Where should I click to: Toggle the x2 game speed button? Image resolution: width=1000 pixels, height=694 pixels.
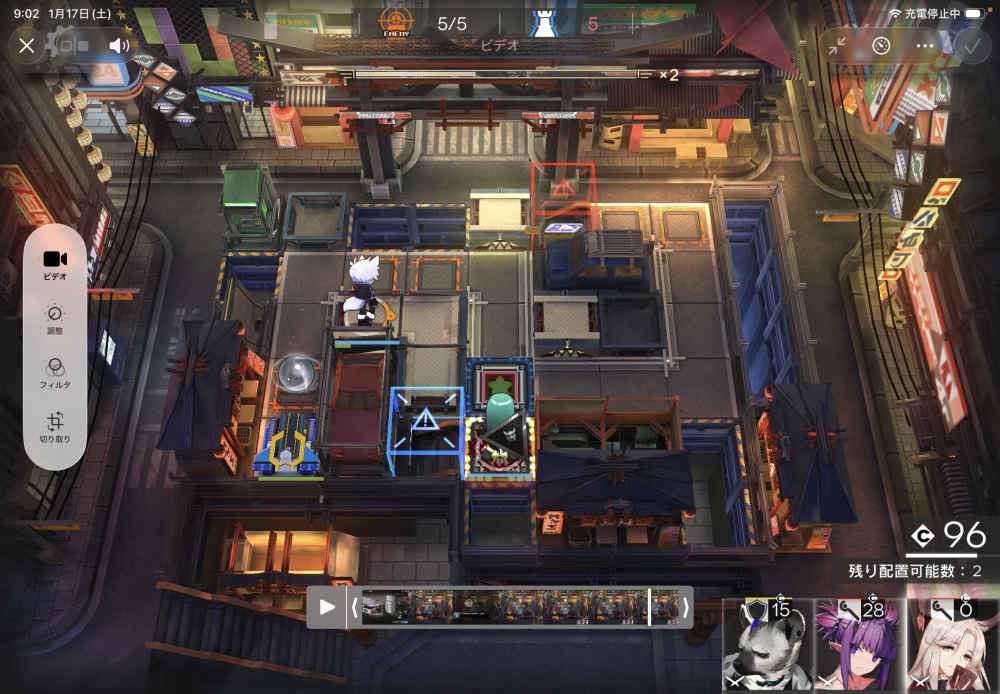pyautogui.click(x=668, y=74)
